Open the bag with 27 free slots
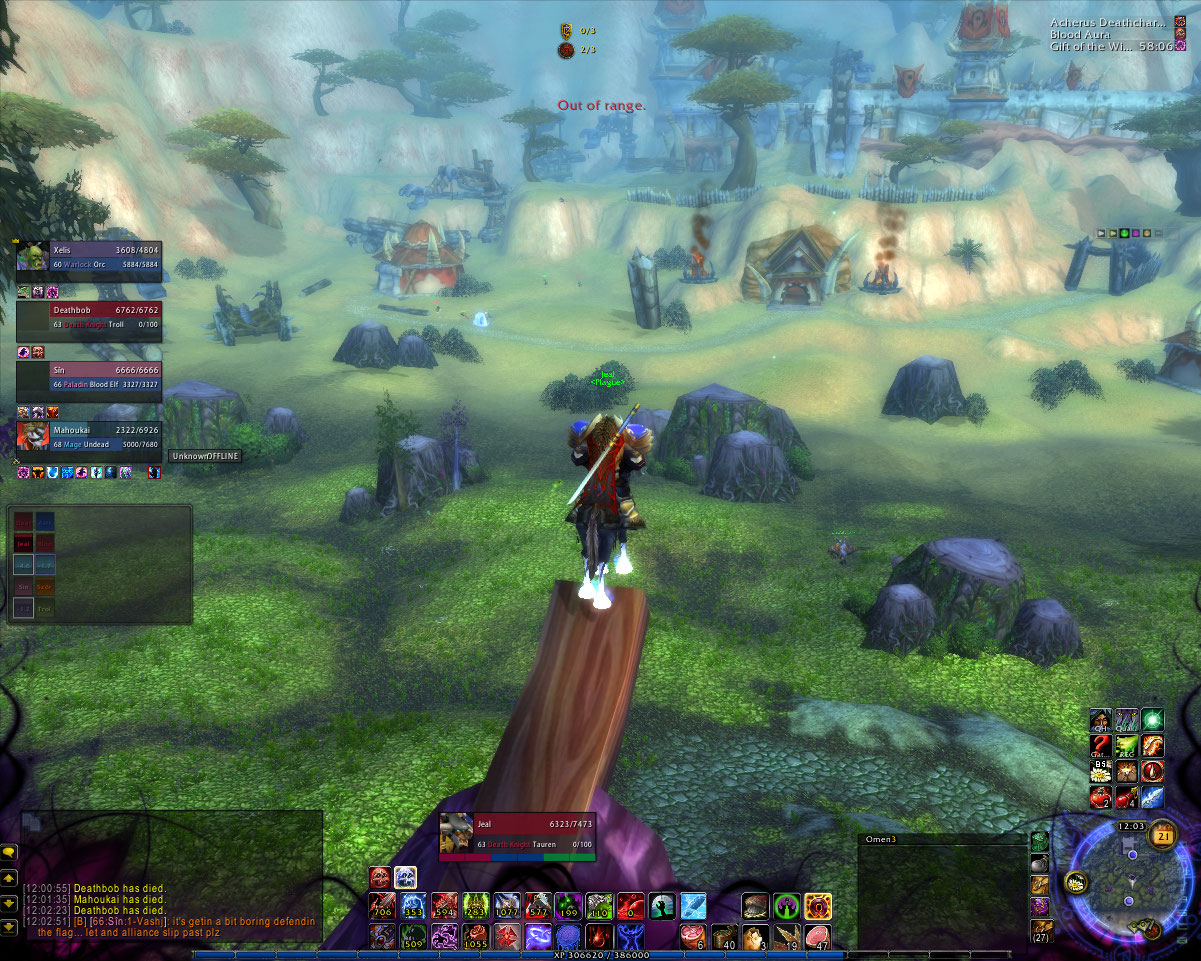Image resolution: width=1201 pixels, height=961 pixels. click(x=1040, y=931)
